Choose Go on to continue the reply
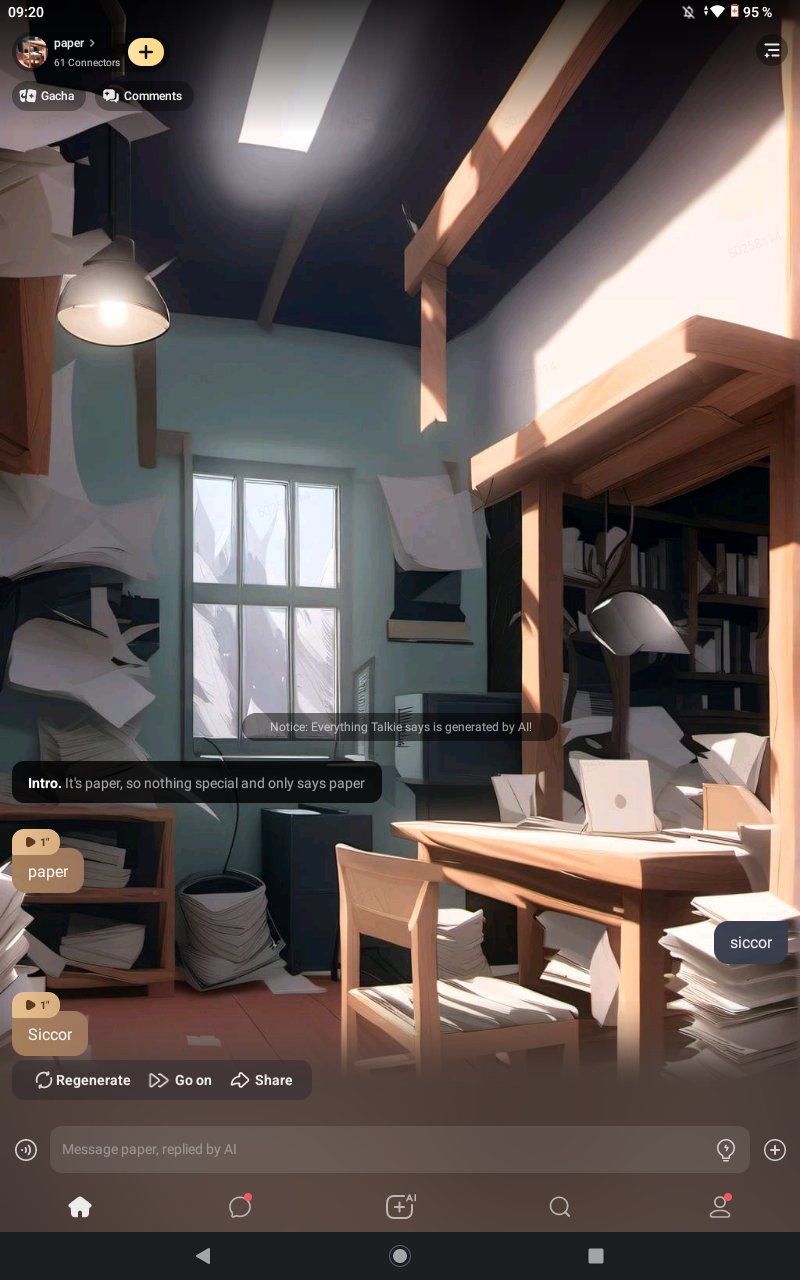This screenshot has width=800, height=1280. [x=180, y=1080]
